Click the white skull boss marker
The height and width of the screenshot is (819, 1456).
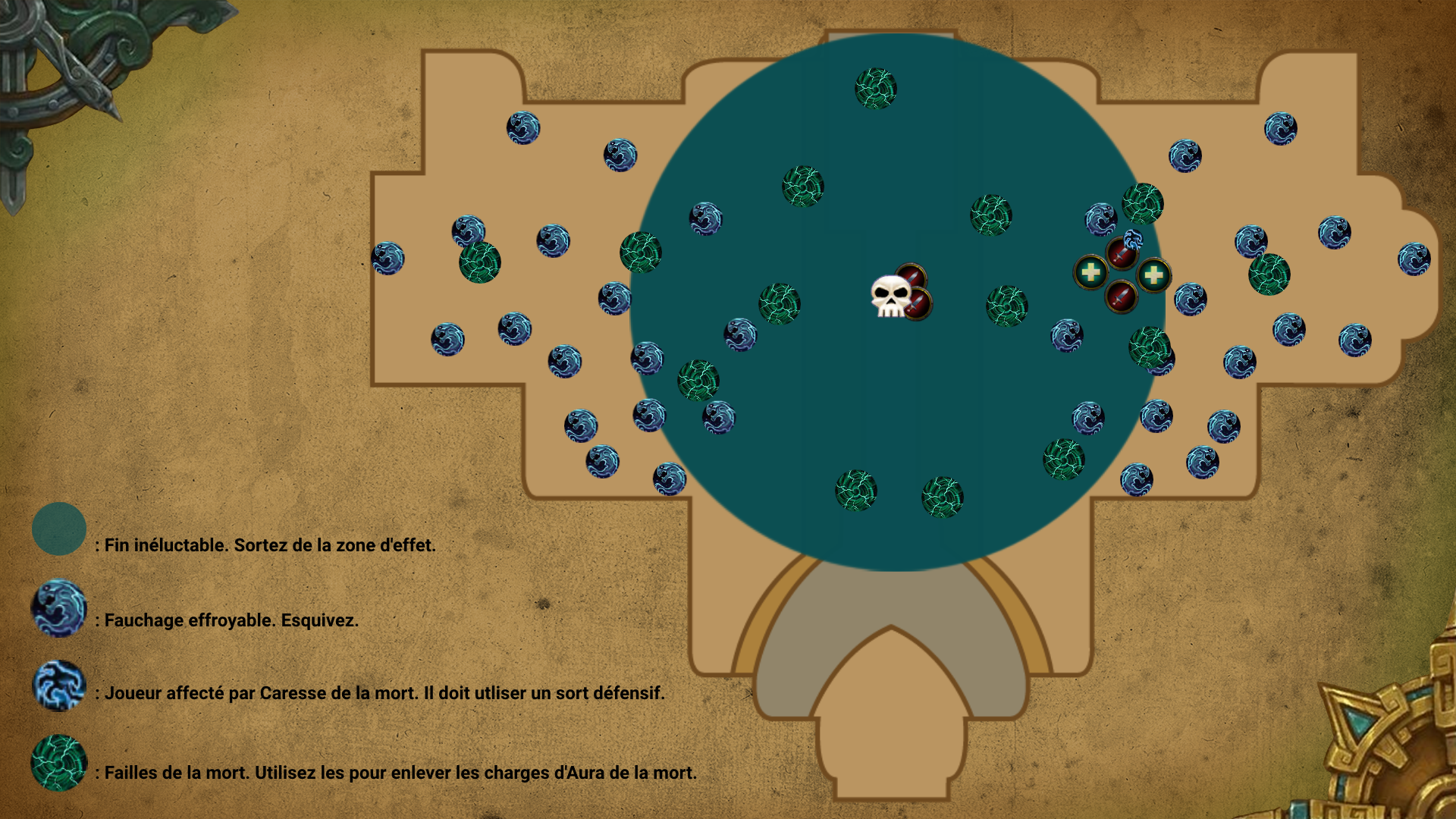pos(890,297)
